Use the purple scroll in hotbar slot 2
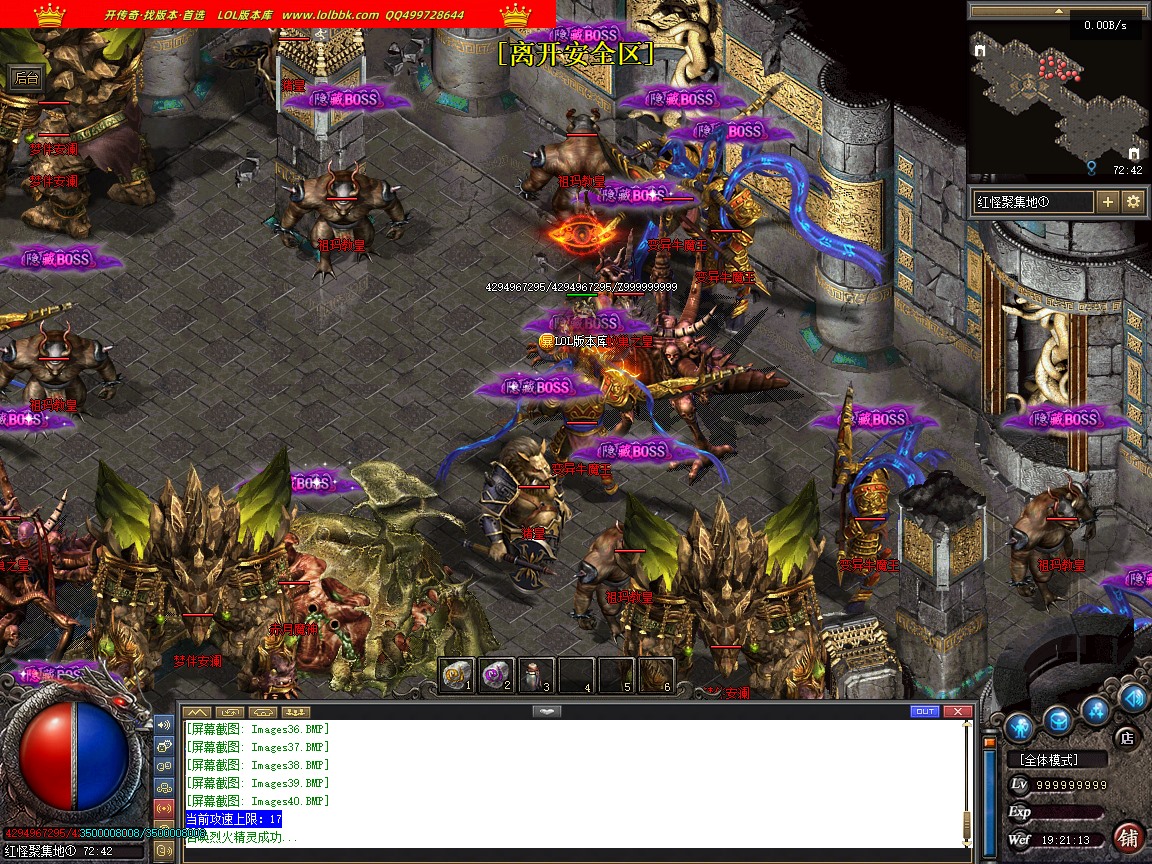The width and height of the screenshot is (1152, 864). tap(495, 675)
